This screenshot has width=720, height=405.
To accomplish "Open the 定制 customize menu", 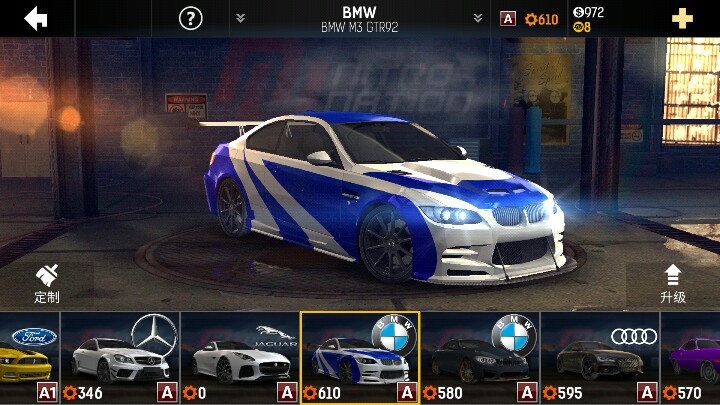I will tap(47, 284).
